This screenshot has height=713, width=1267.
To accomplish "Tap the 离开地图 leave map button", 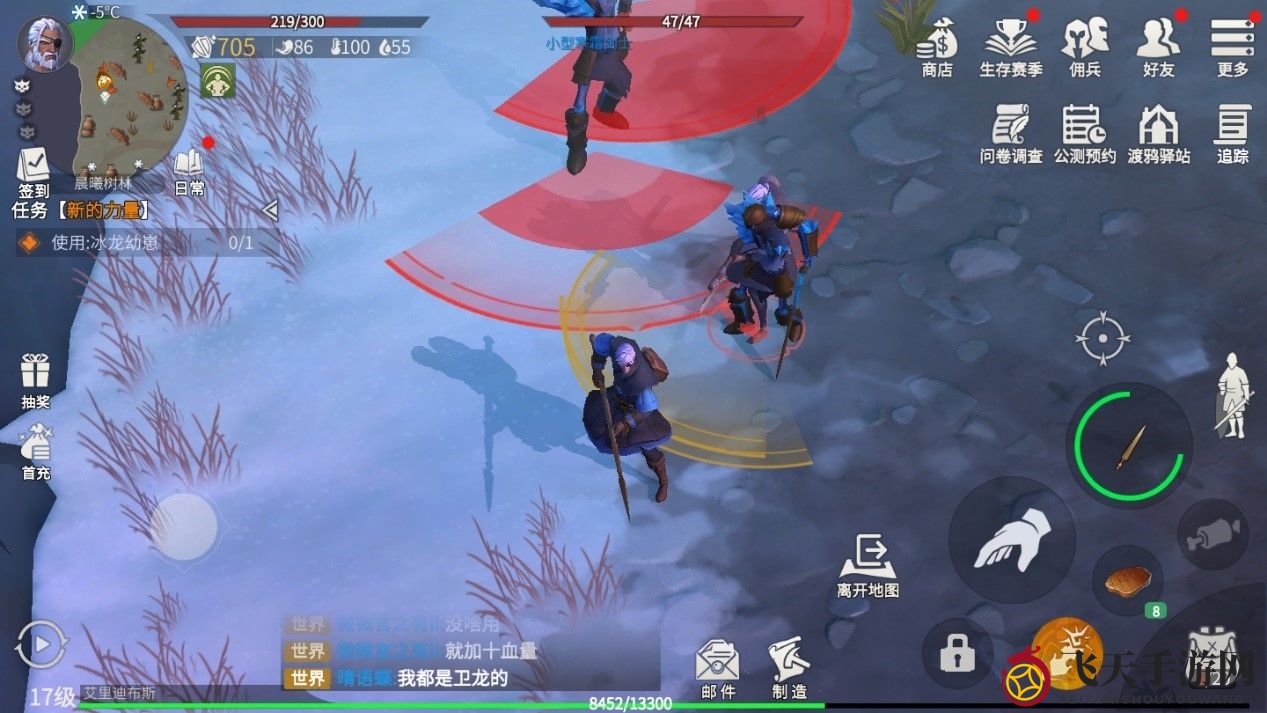I will click(867, 565).
